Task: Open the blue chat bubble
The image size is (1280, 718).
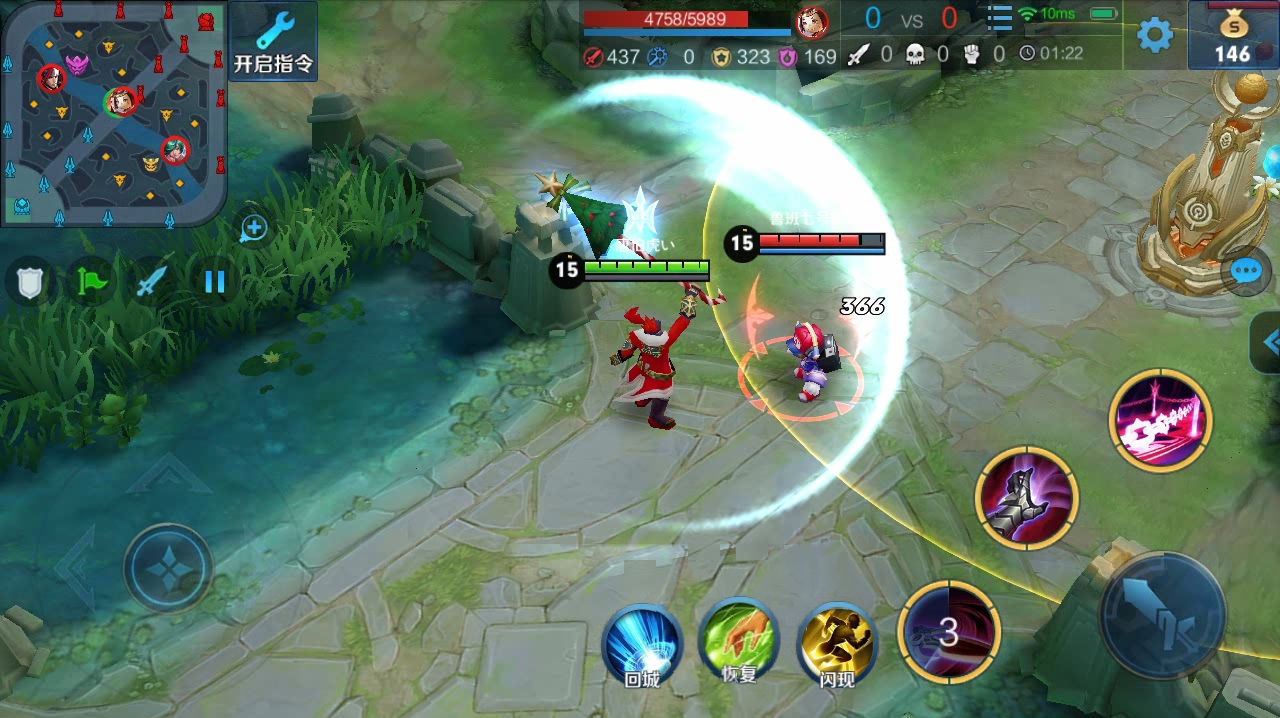Action: tap(1246, 272)
